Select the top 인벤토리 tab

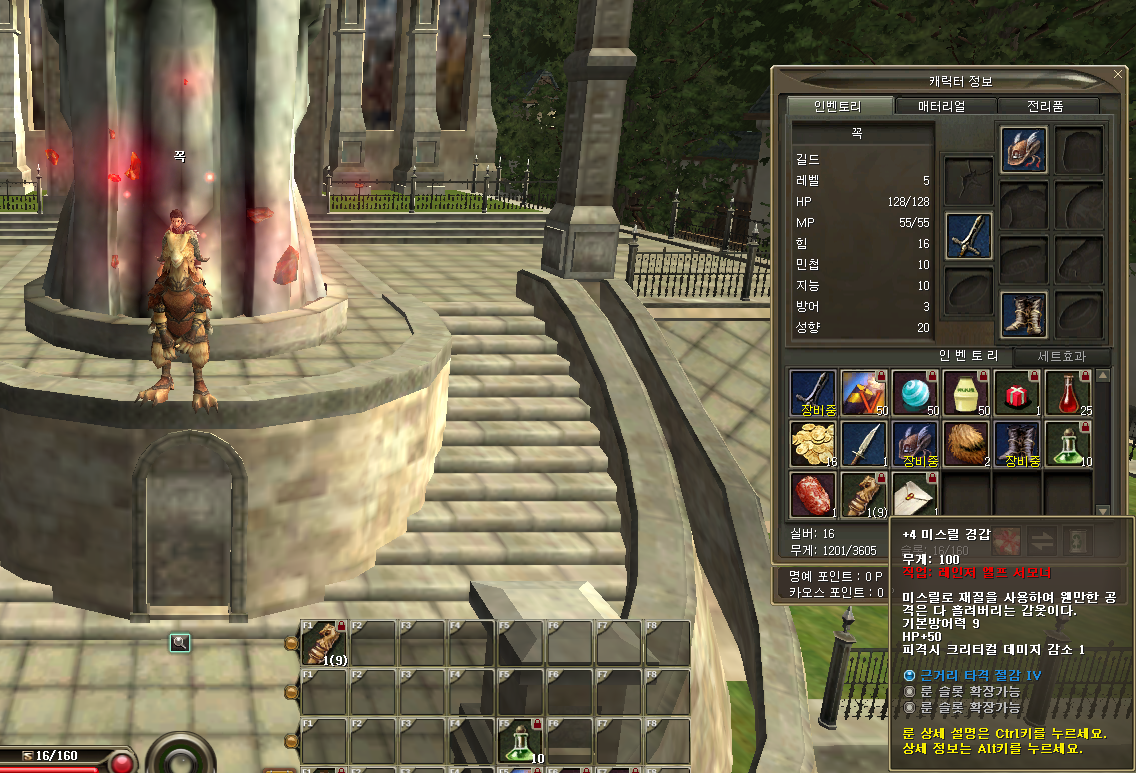click(x=837, y=106)
